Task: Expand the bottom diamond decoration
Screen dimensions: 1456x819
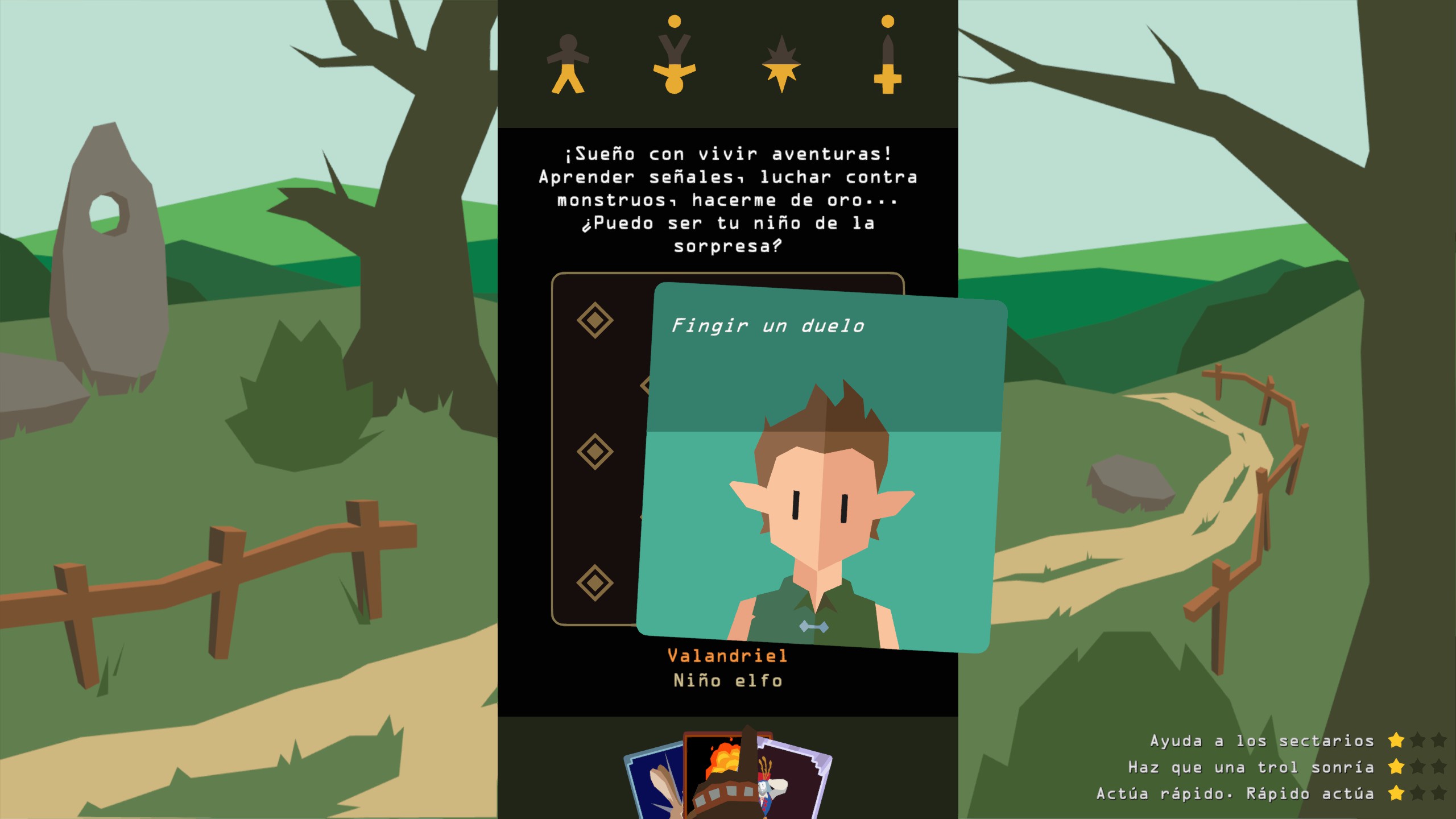Action: [594, 580]
